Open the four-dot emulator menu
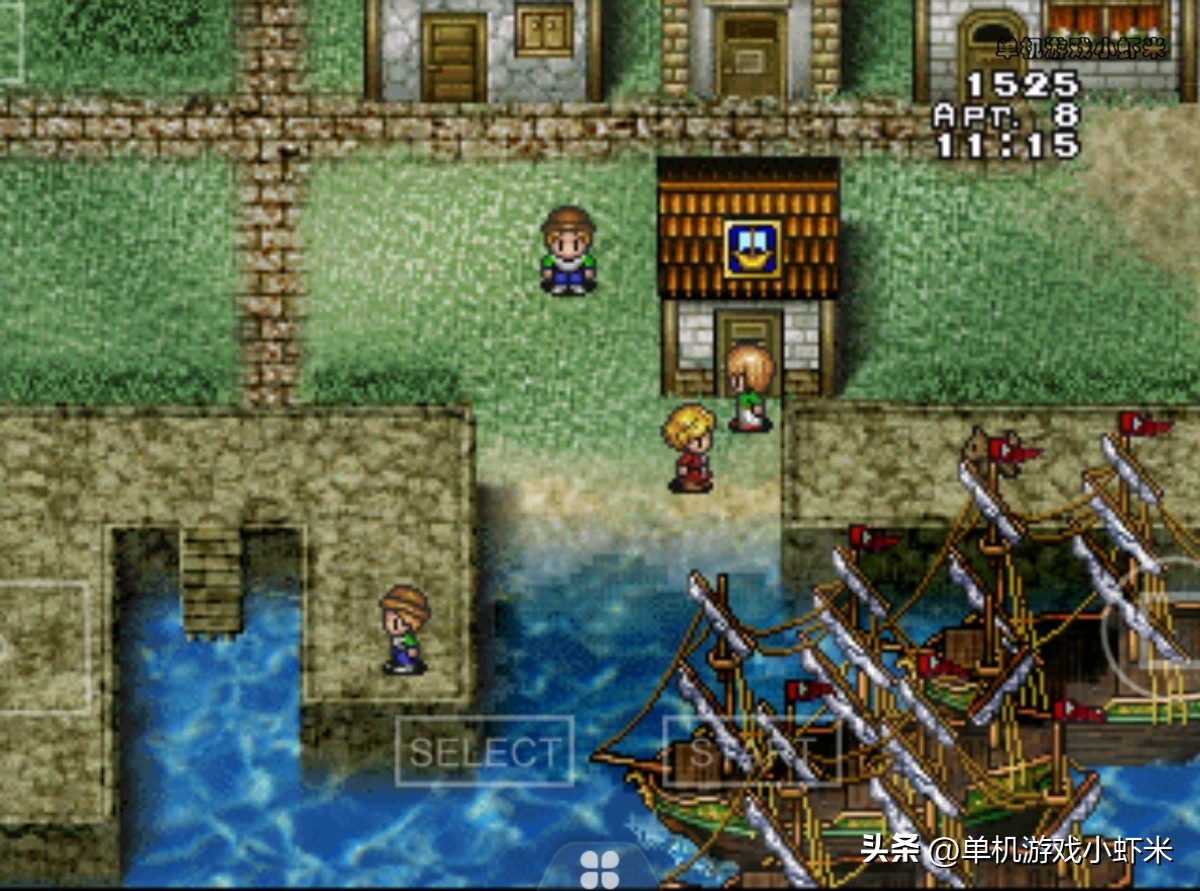Image resolution: width=1200 pixels, height=891 pixels. click(x=600, y=868)
